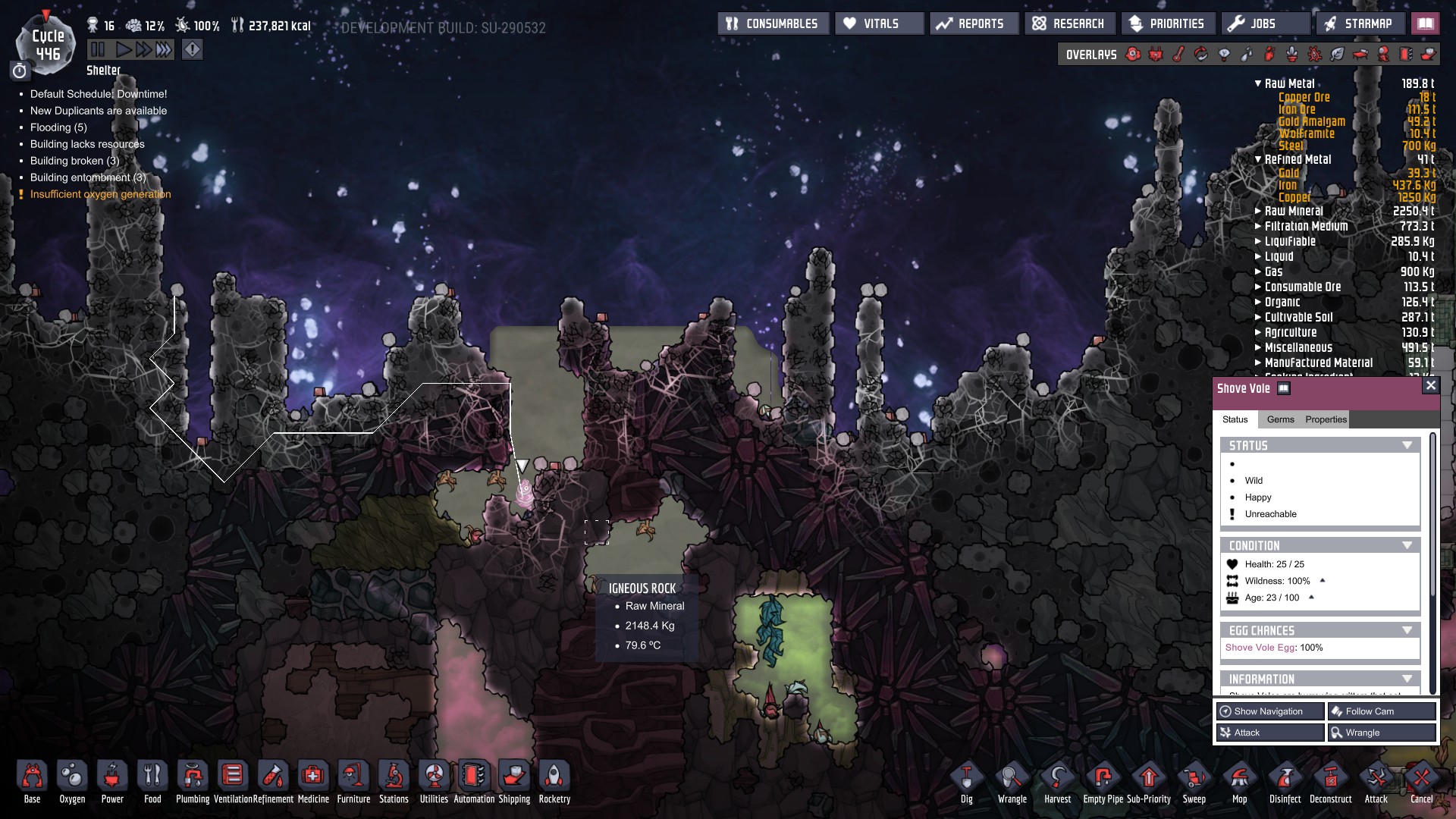Select the Dig tool
This screenshot has width=1456, height=819.
[x=966, y=782]
